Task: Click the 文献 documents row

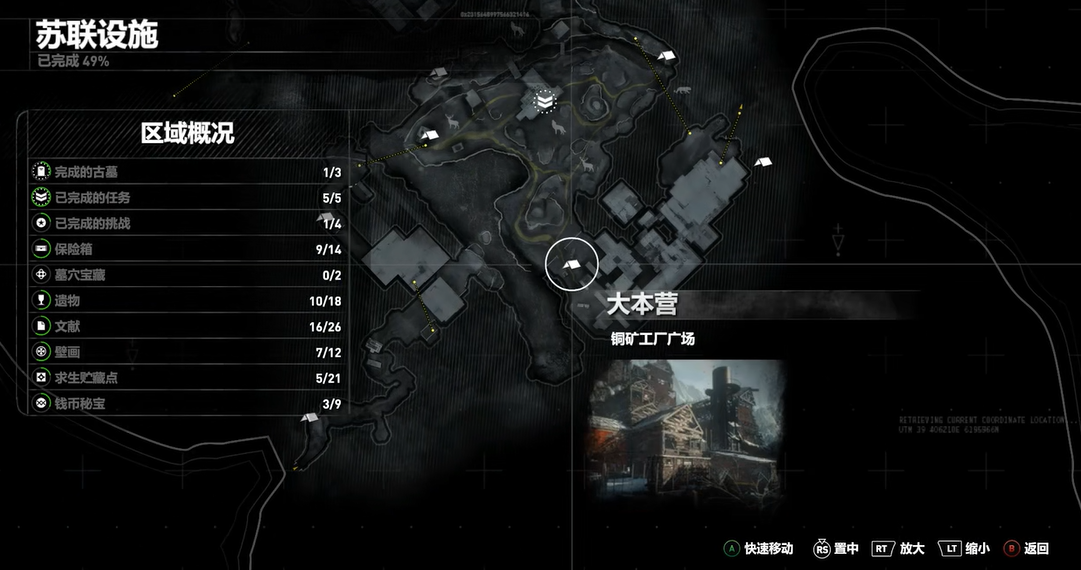Action: pyautogui.click(x=188, y=327)
